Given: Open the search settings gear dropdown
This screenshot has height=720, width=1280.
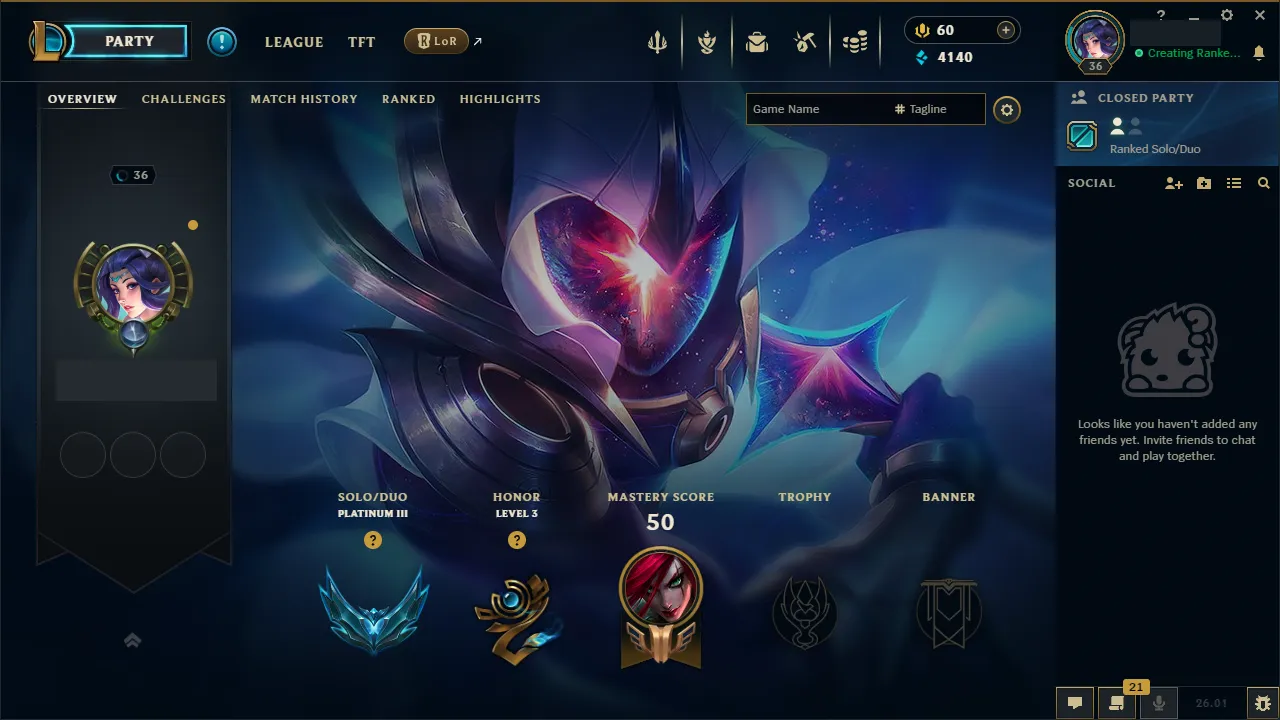Looking at the screenshot, I should click(x=1007, y=110).
